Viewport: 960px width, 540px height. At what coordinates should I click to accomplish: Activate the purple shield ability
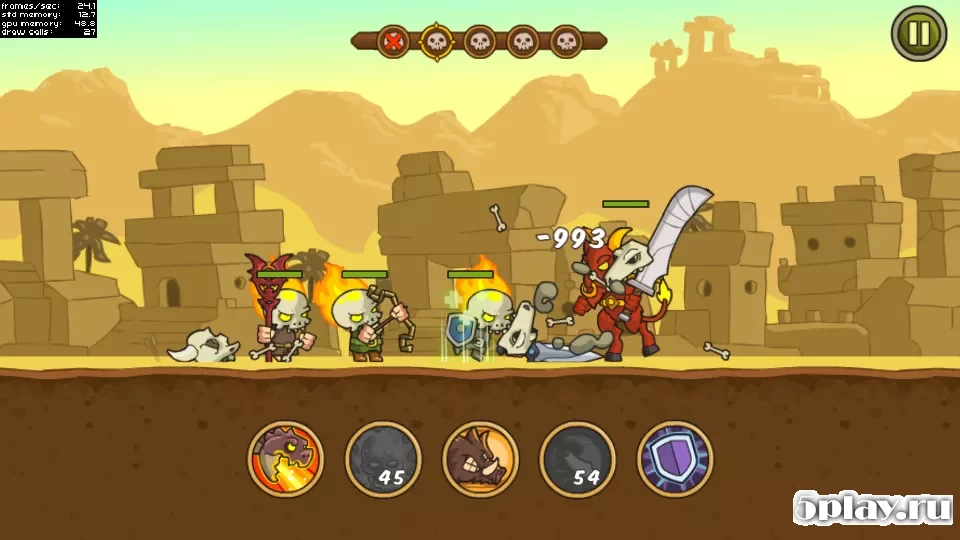click(x=674, y=459)
